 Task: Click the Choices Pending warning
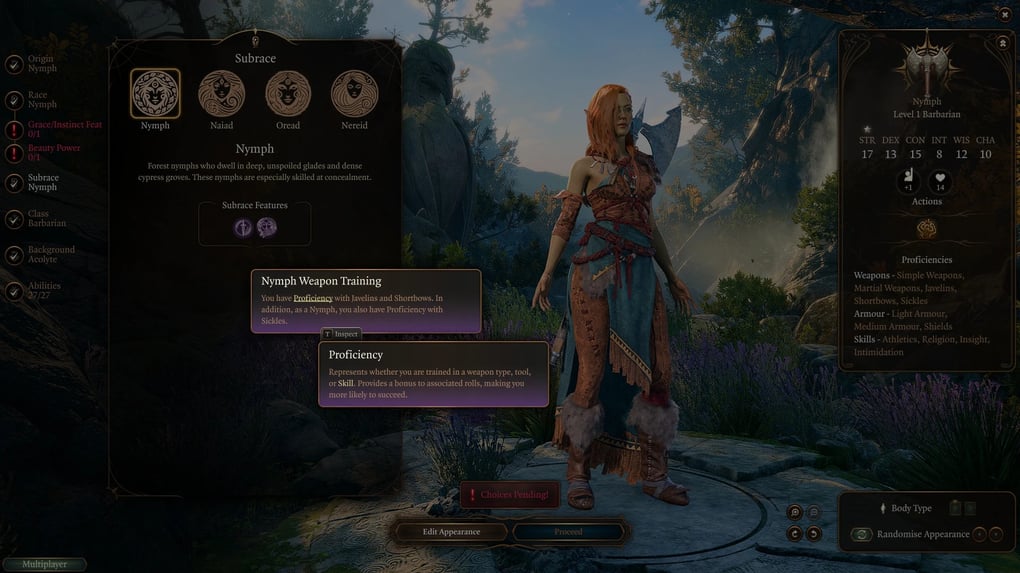pyautogui.click(x=509, y=495)
